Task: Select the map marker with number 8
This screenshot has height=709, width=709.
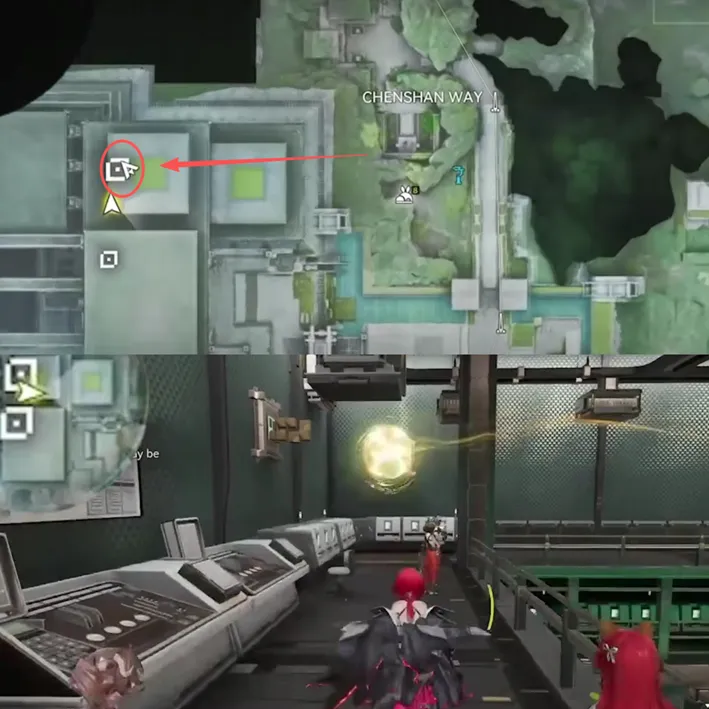Action: (x=406, y=194)
